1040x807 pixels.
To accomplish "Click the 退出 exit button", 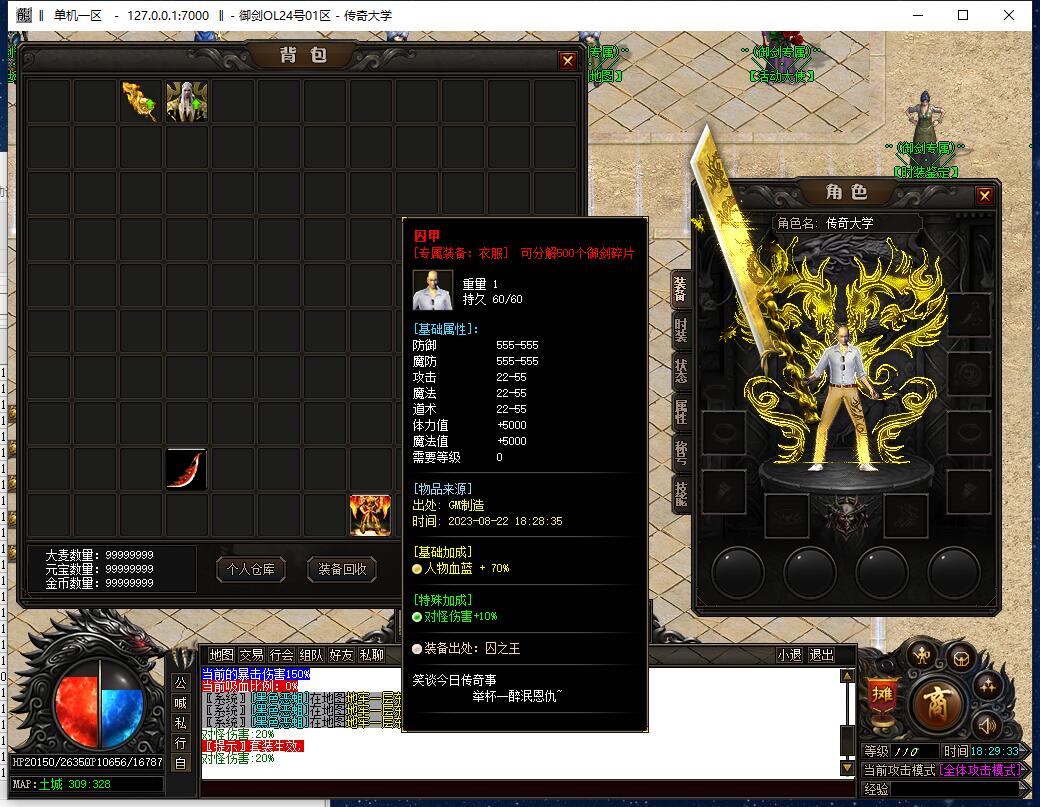I will (821, 655).
